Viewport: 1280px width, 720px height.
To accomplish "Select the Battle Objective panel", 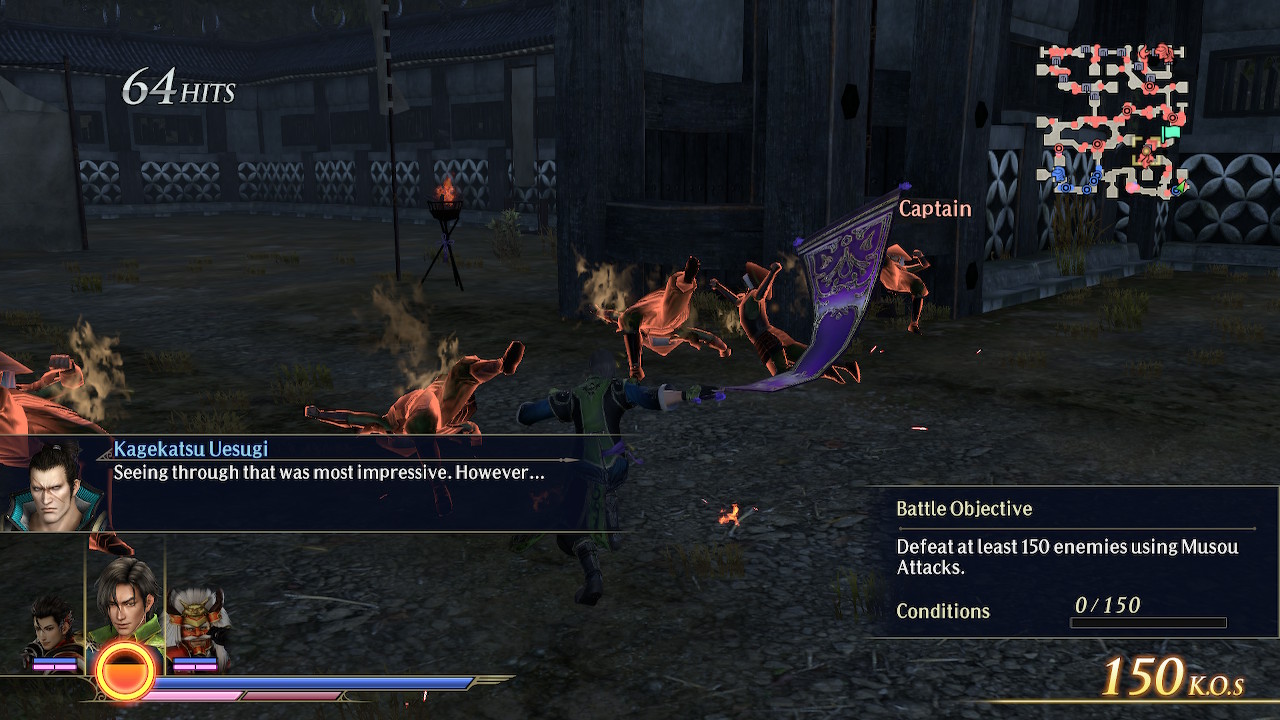I will point(1073,560).
